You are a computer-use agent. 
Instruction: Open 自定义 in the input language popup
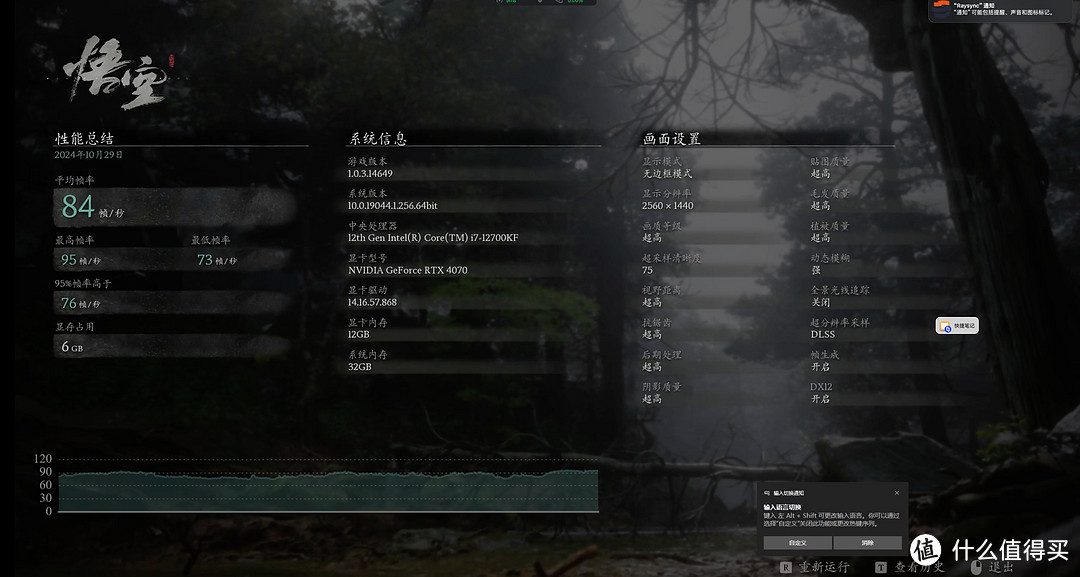pos(797,542)
